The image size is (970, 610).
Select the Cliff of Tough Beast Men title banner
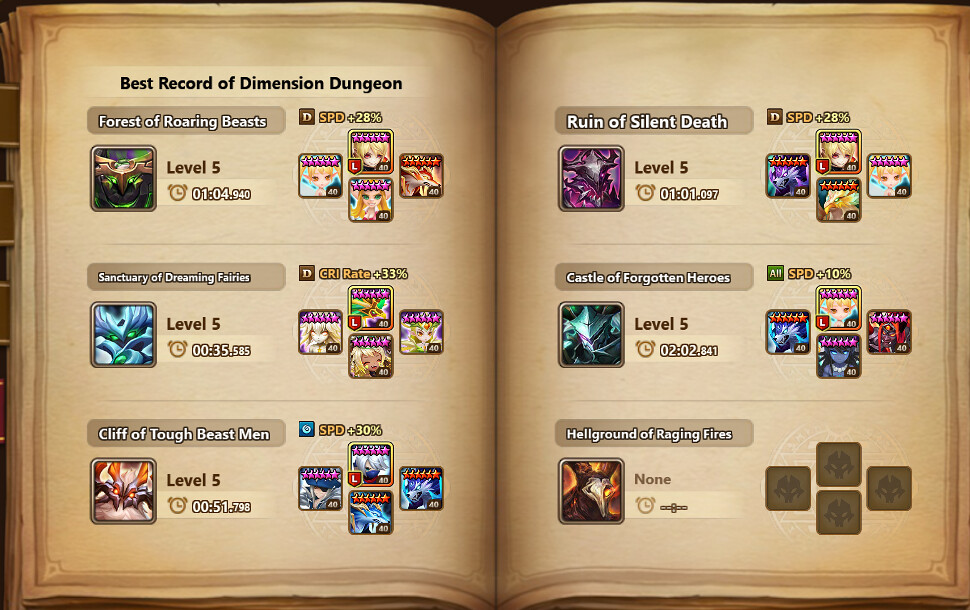tap(184, 434)
